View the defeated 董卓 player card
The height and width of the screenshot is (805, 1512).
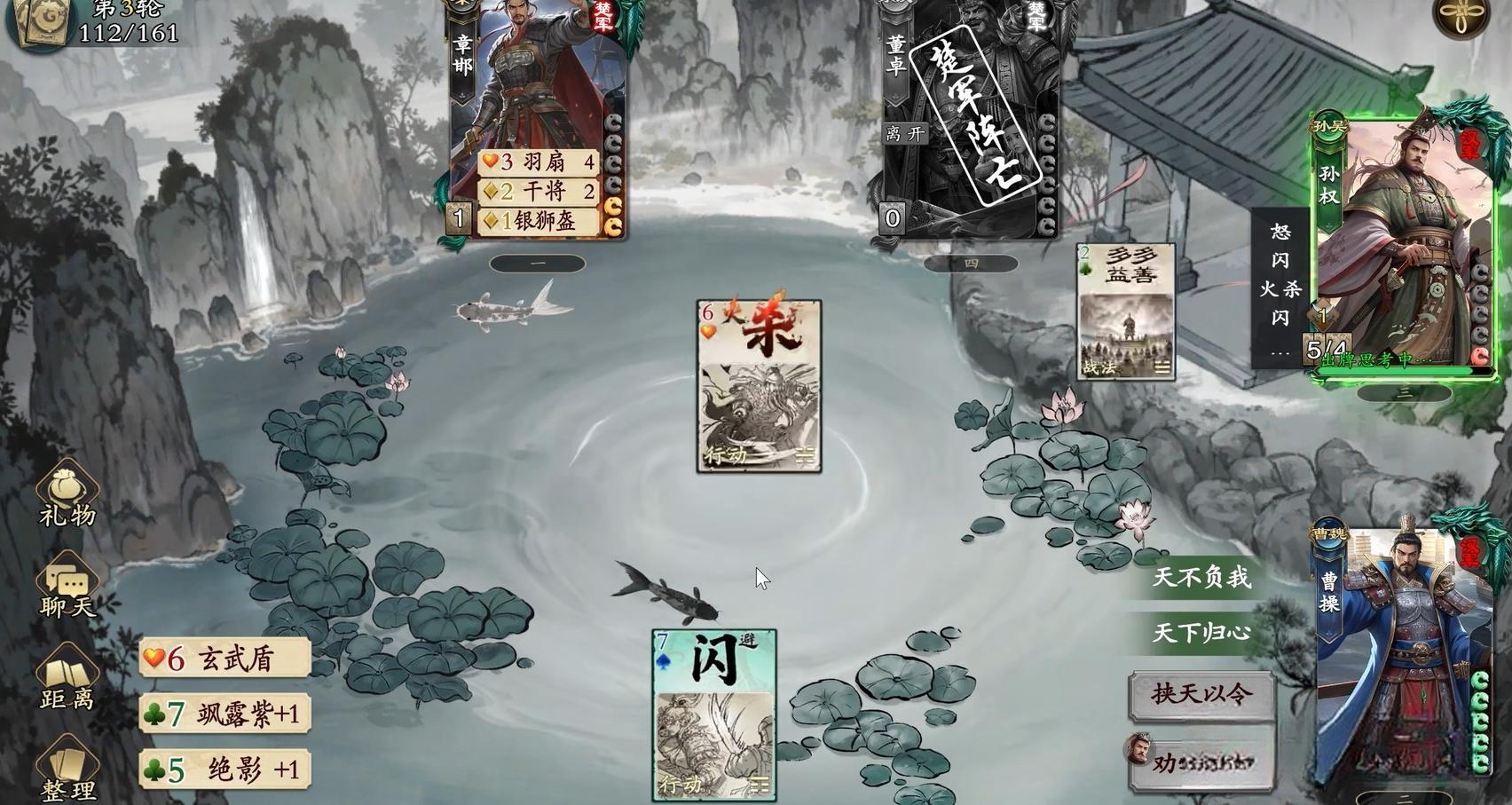point(970,115)
